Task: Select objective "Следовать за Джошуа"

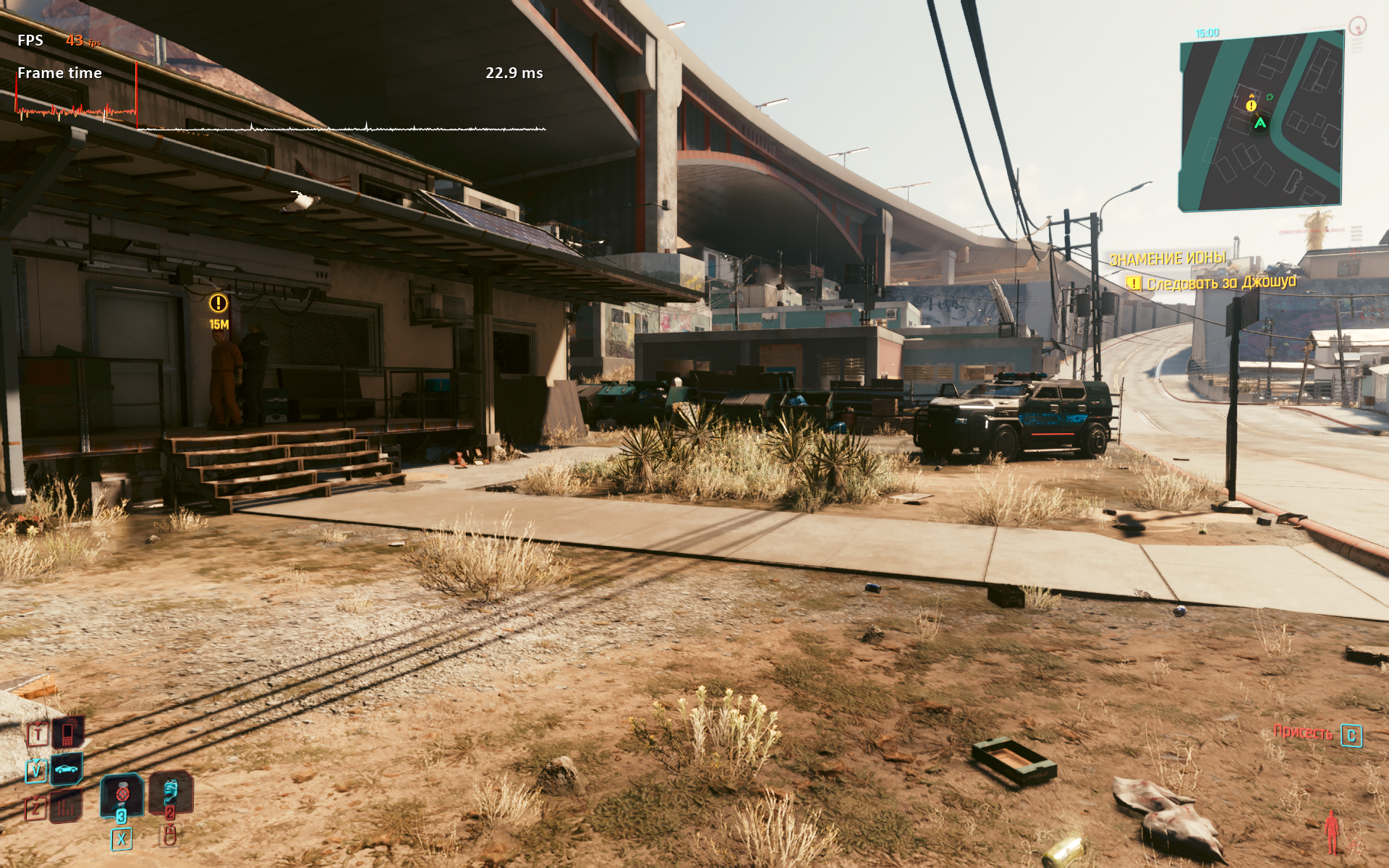Action: 1221,283
